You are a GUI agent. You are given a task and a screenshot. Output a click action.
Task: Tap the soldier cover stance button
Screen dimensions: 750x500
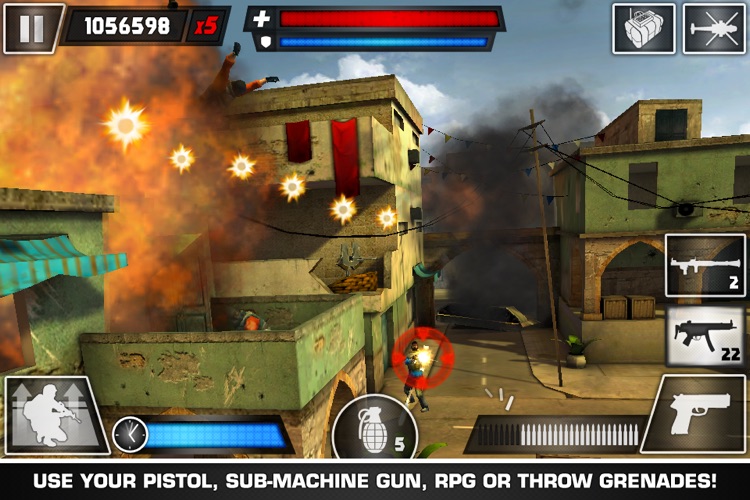(54, 415)
